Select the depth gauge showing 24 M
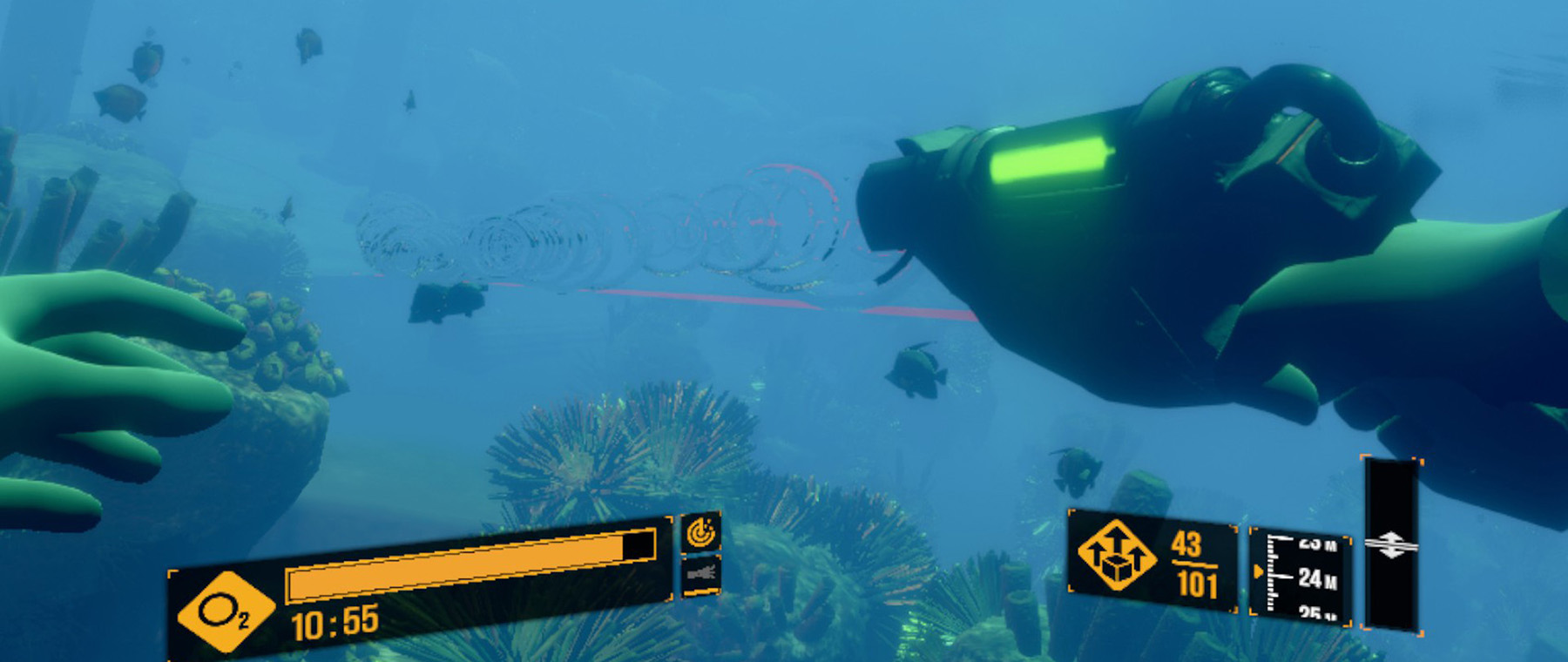The height and width of the screenshot is (662, 1568). pyautogui.click(x=1301, y=575)
